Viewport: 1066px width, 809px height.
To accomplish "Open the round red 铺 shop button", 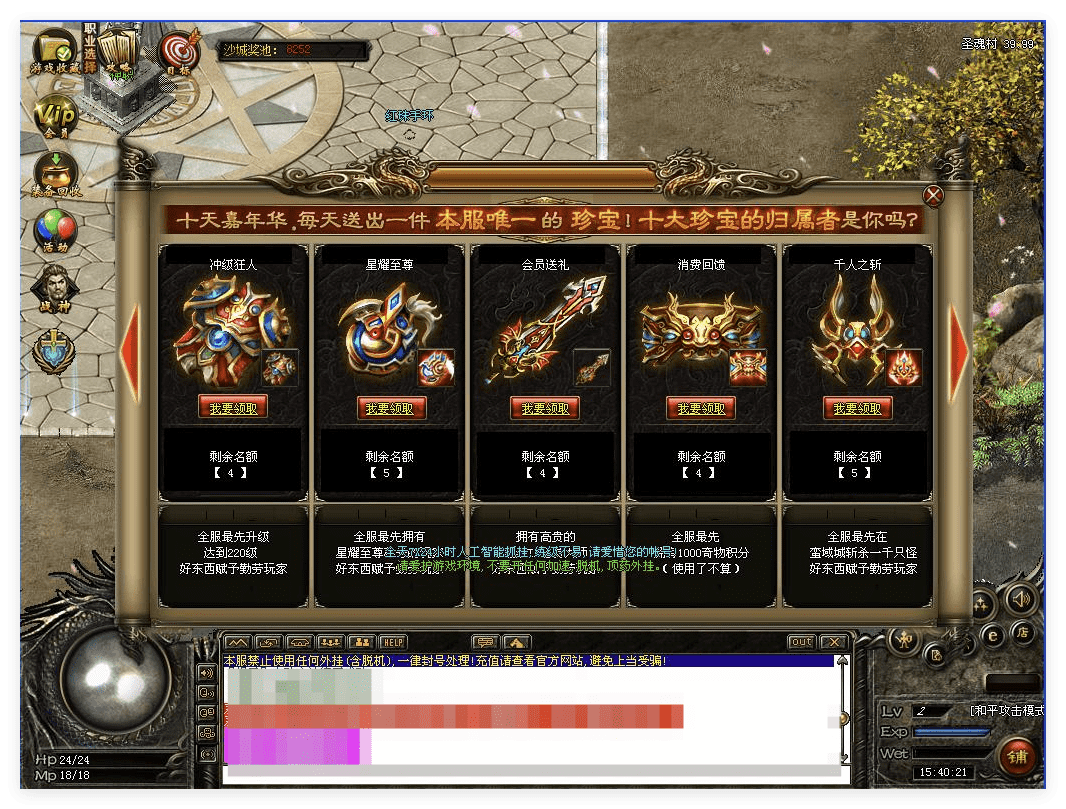I will [x=1017, y=756].
